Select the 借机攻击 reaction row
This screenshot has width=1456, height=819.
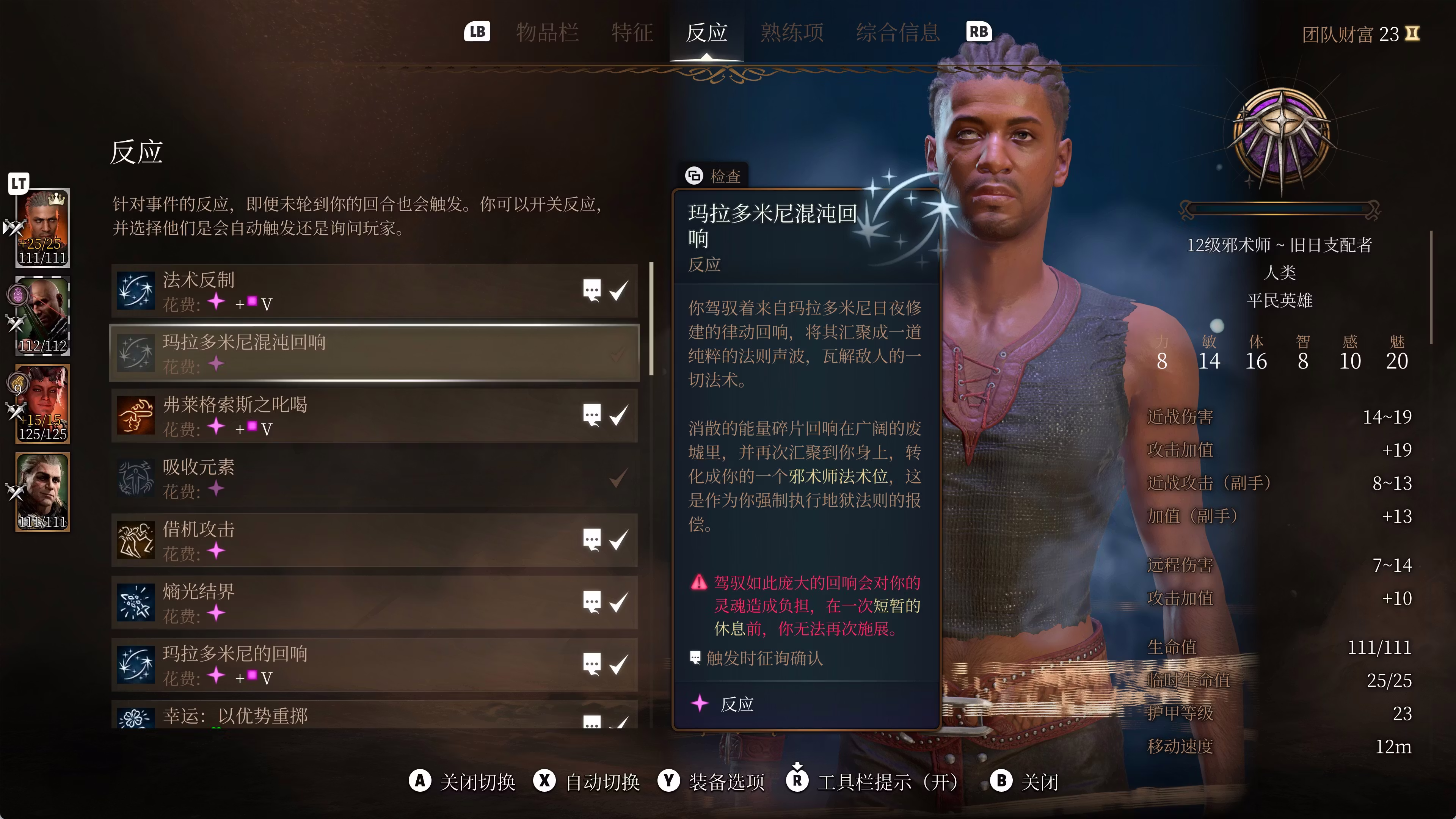tap(339, 540)
